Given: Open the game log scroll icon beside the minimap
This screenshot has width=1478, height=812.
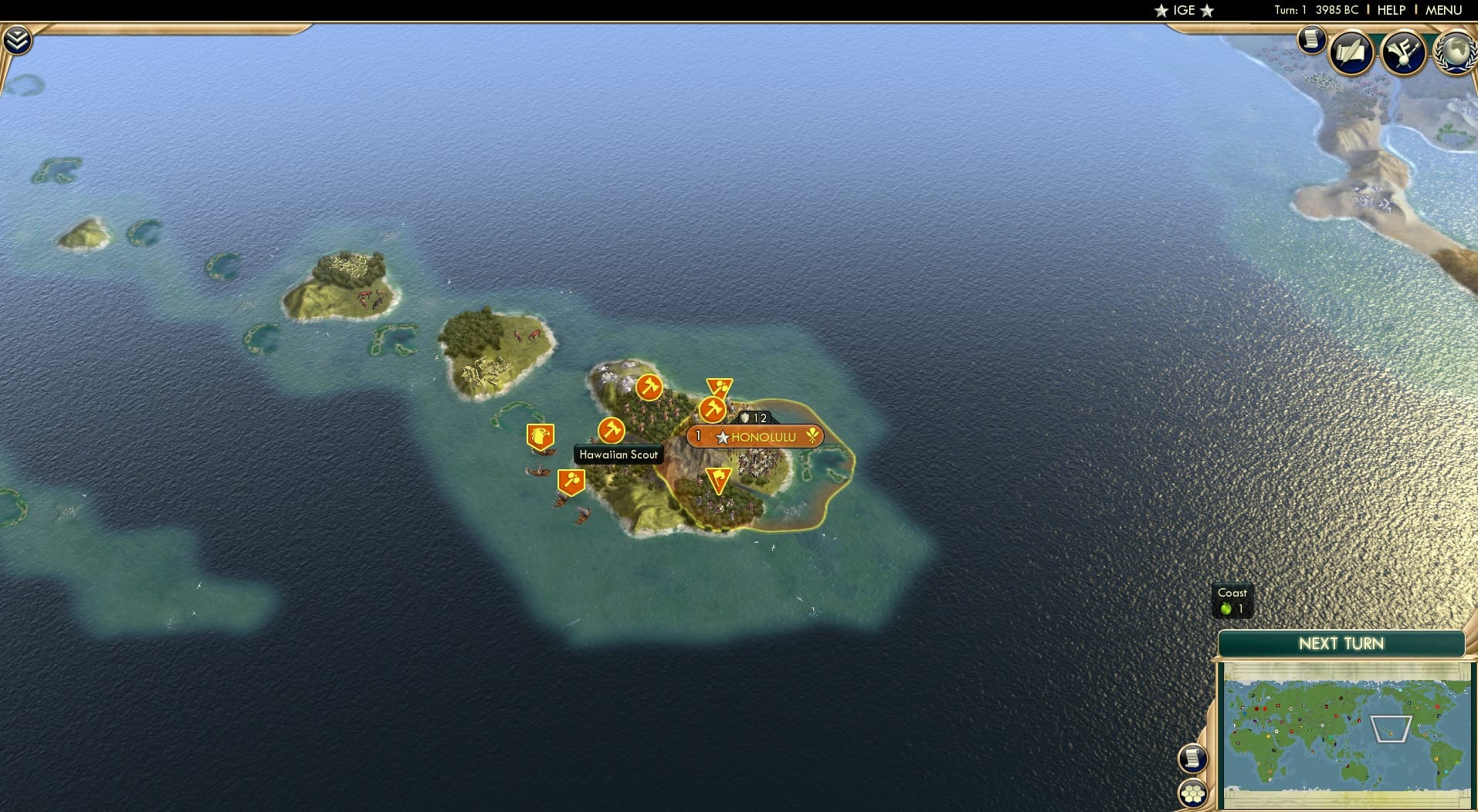Looking at the screenshot, I should (1194, 758).
